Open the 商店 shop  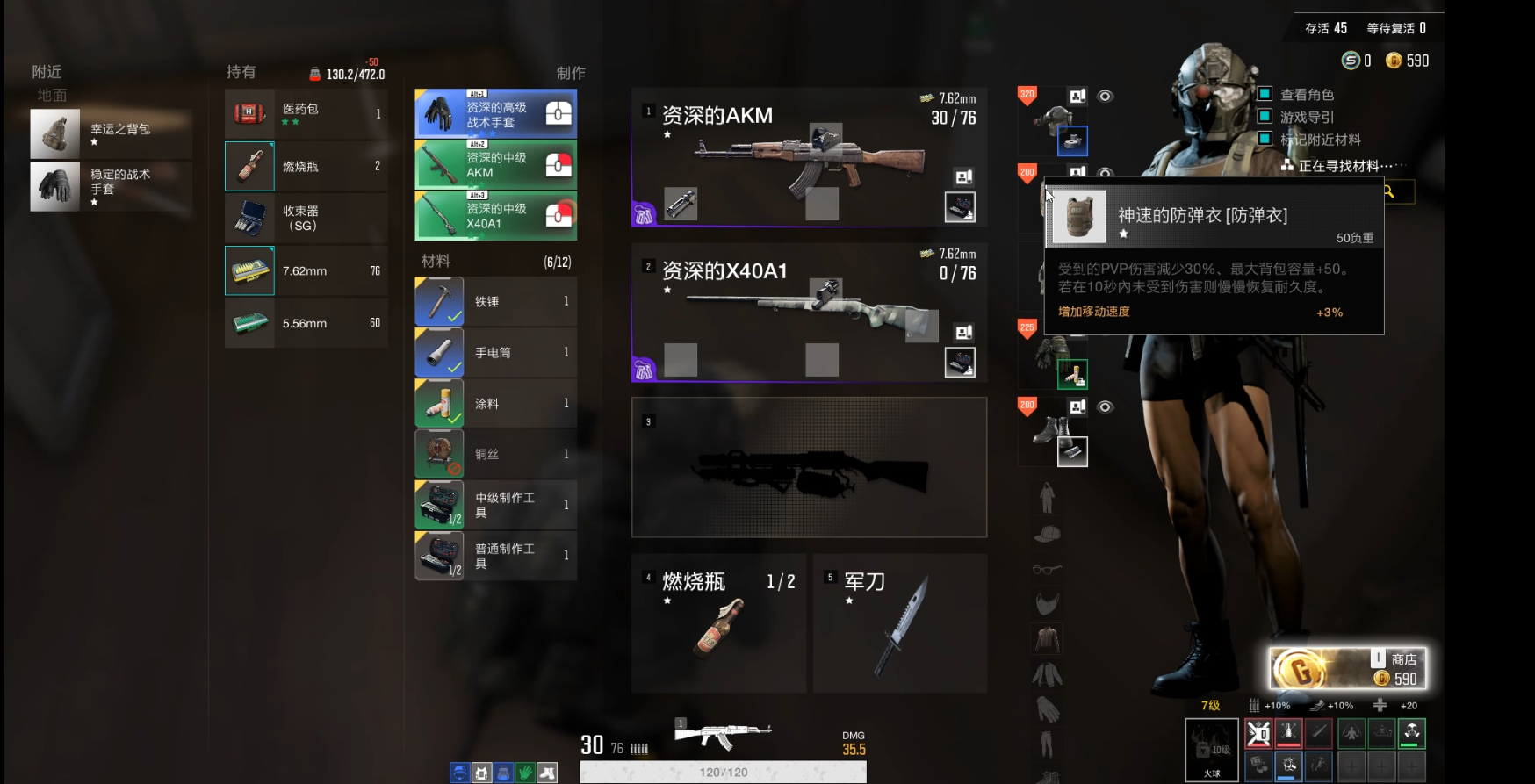point(1348,669)
